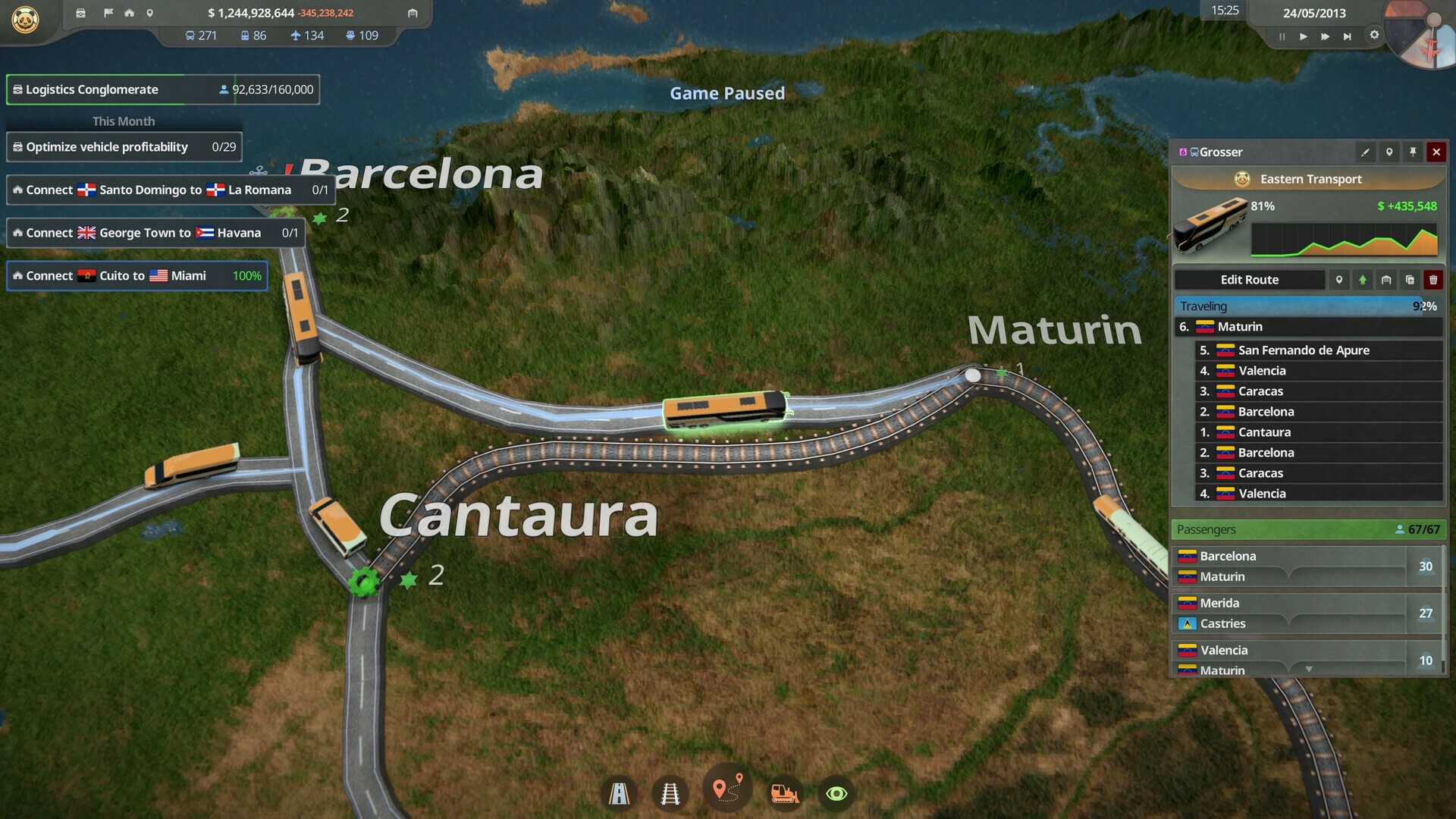The image size is (1456, 819).
Task: Select the Maturin route stop entry
Action: pos(1308,326)
